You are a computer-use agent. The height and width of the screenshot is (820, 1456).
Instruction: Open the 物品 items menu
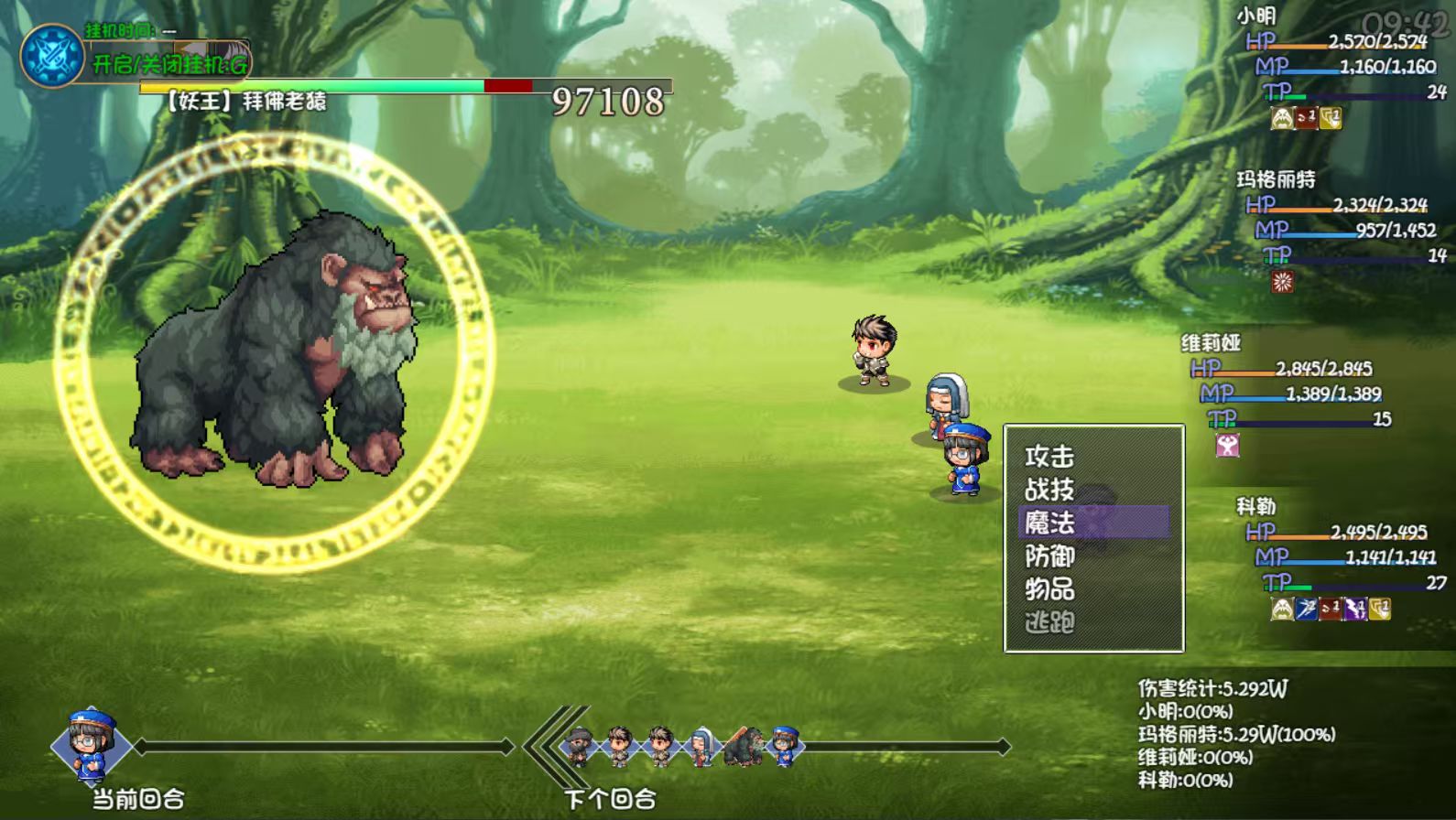(1049, 589)
